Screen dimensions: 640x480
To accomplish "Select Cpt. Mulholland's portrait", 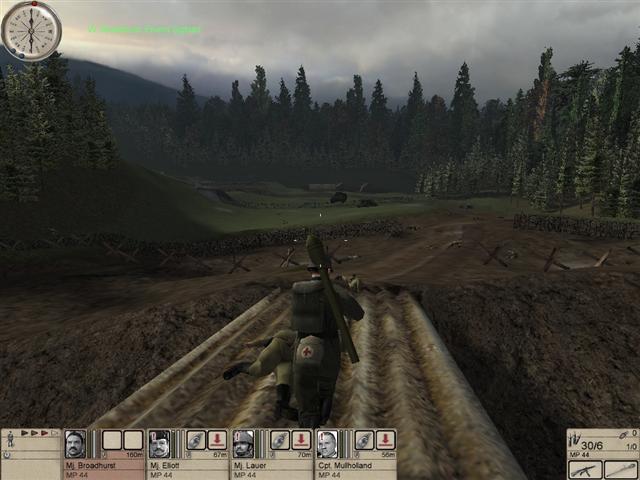I will (327, 443).
